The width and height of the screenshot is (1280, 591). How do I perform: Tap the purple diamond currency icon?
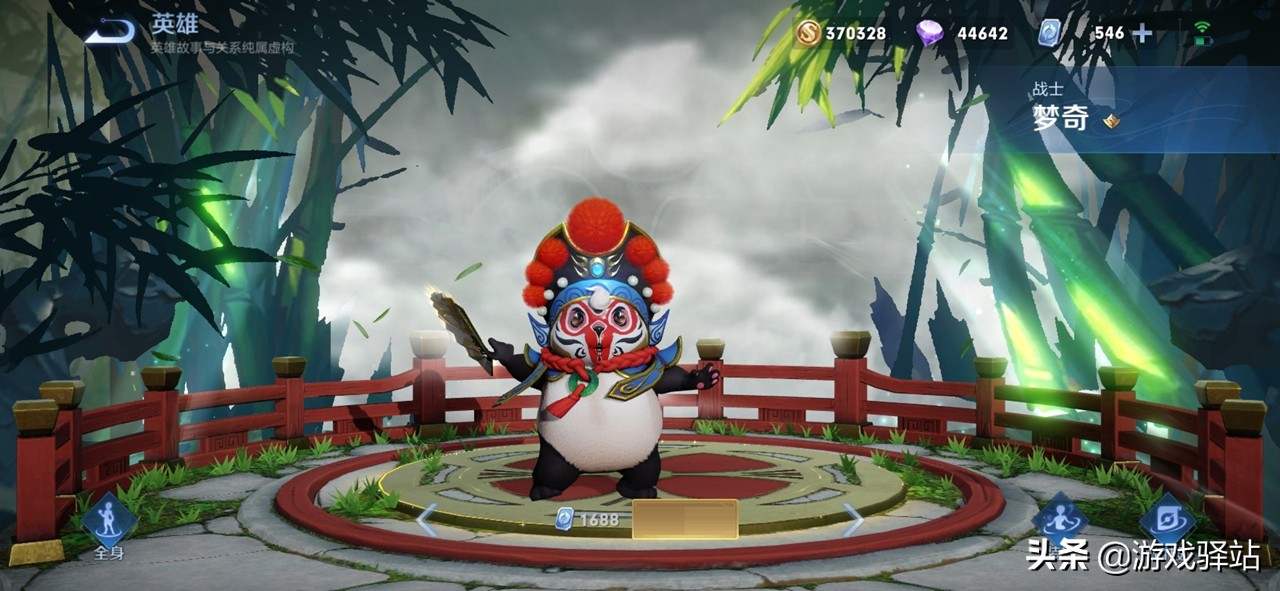coord(930,33)
